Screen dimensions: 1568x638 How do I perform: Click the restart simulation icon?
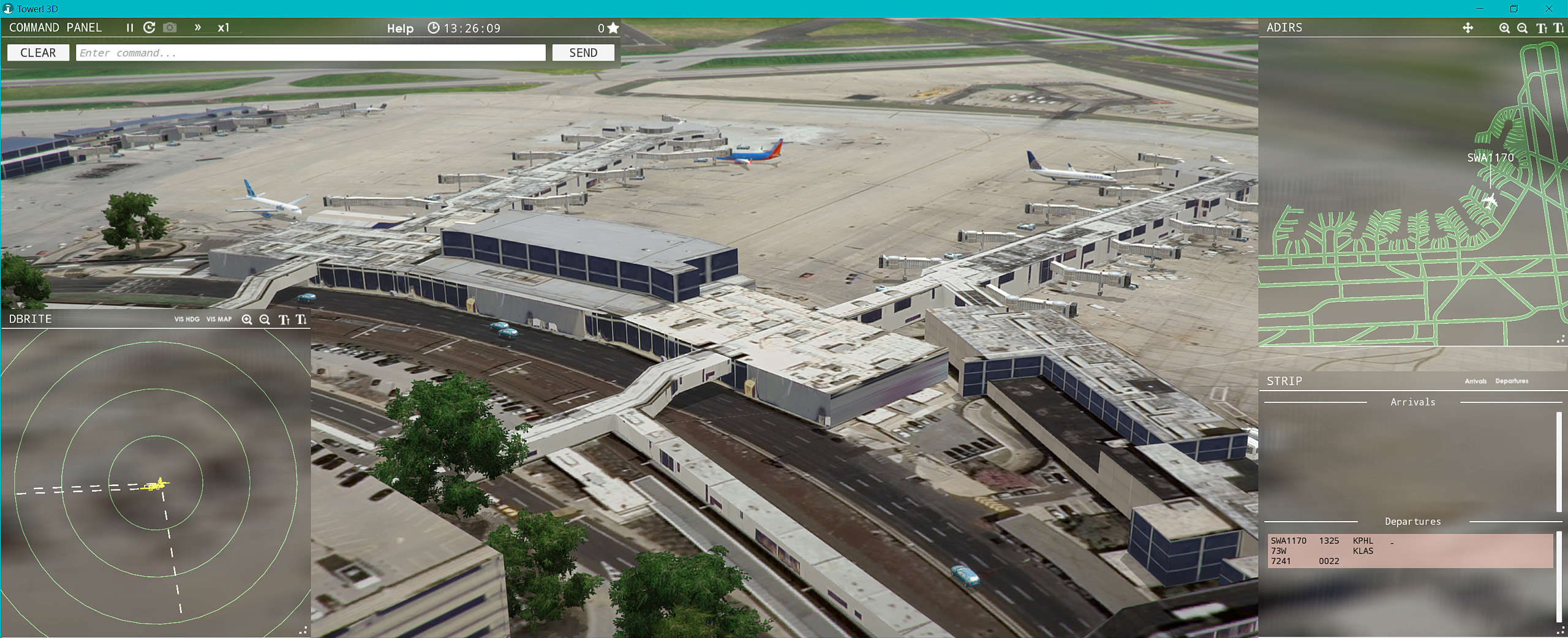[x=149, y=28]
